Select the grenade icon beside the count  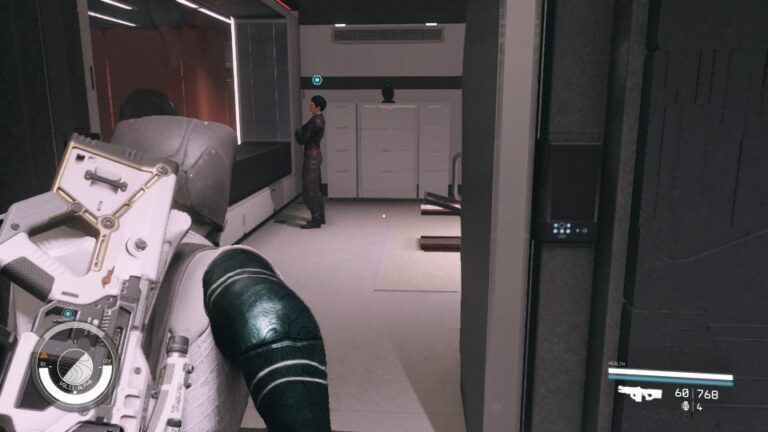click(684, 407)
